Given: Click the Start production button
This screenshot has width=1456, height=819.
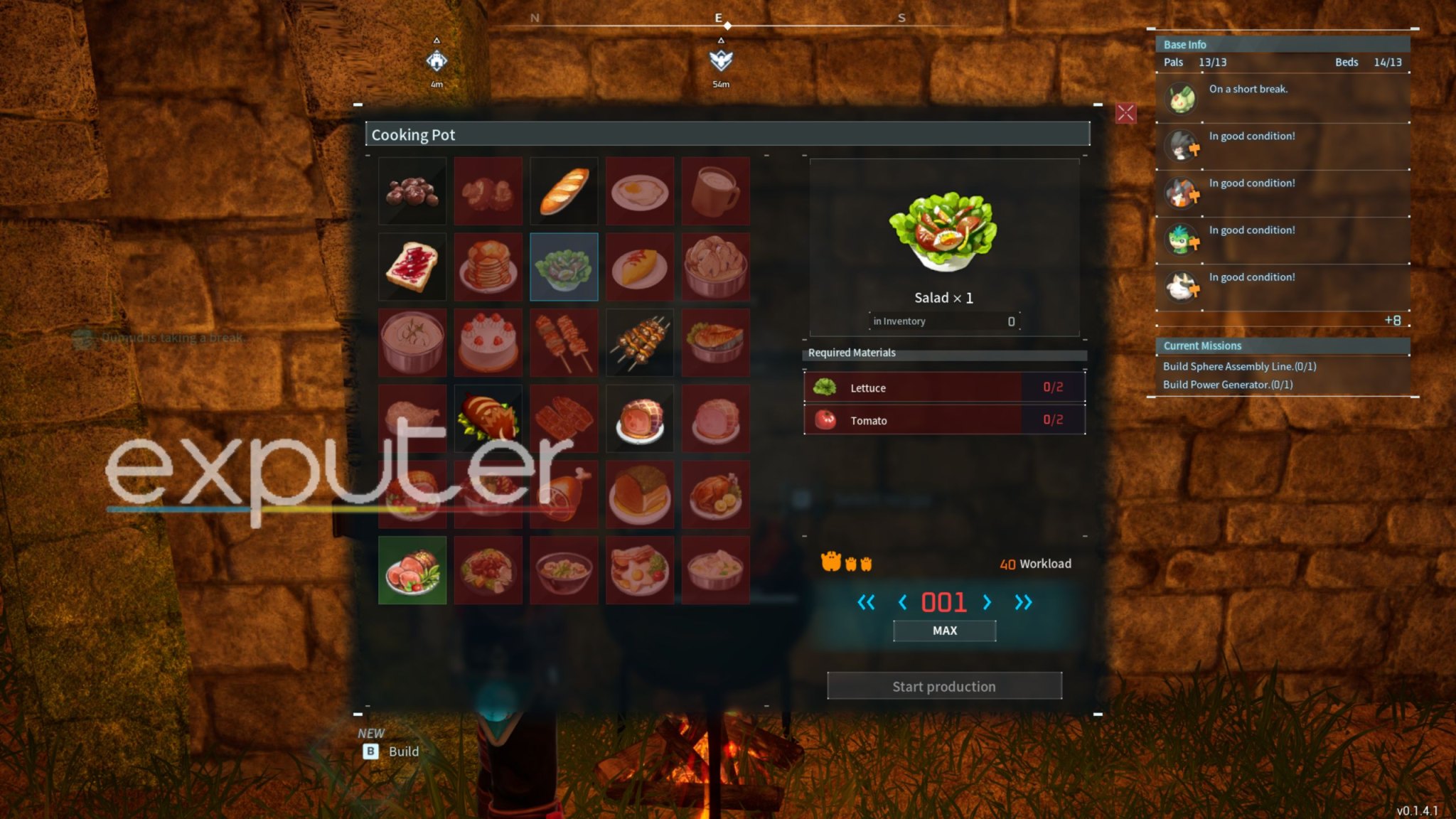Looking at the screenshot, I should tap(944, 686).
